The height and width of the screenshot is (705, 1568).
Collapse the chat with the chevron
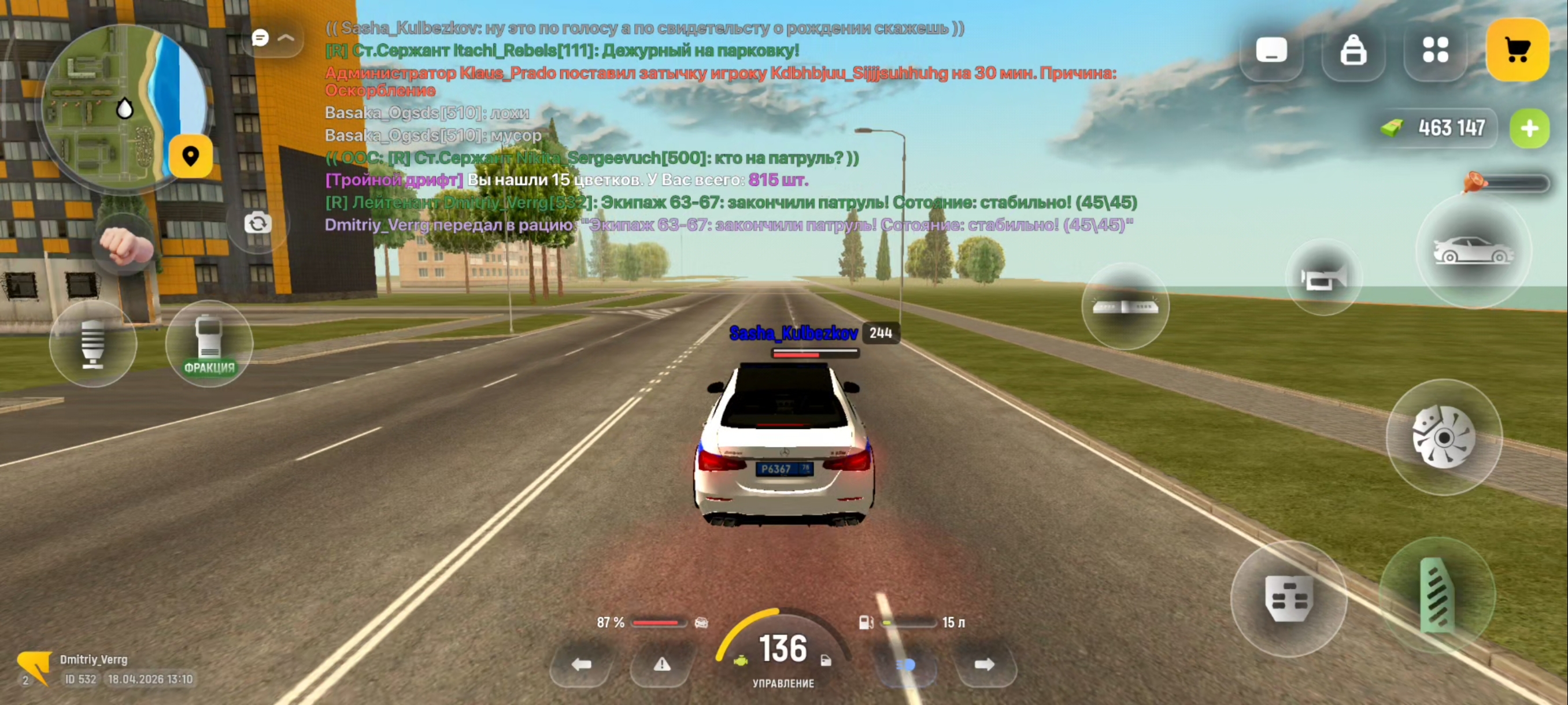tap(285, 38)
